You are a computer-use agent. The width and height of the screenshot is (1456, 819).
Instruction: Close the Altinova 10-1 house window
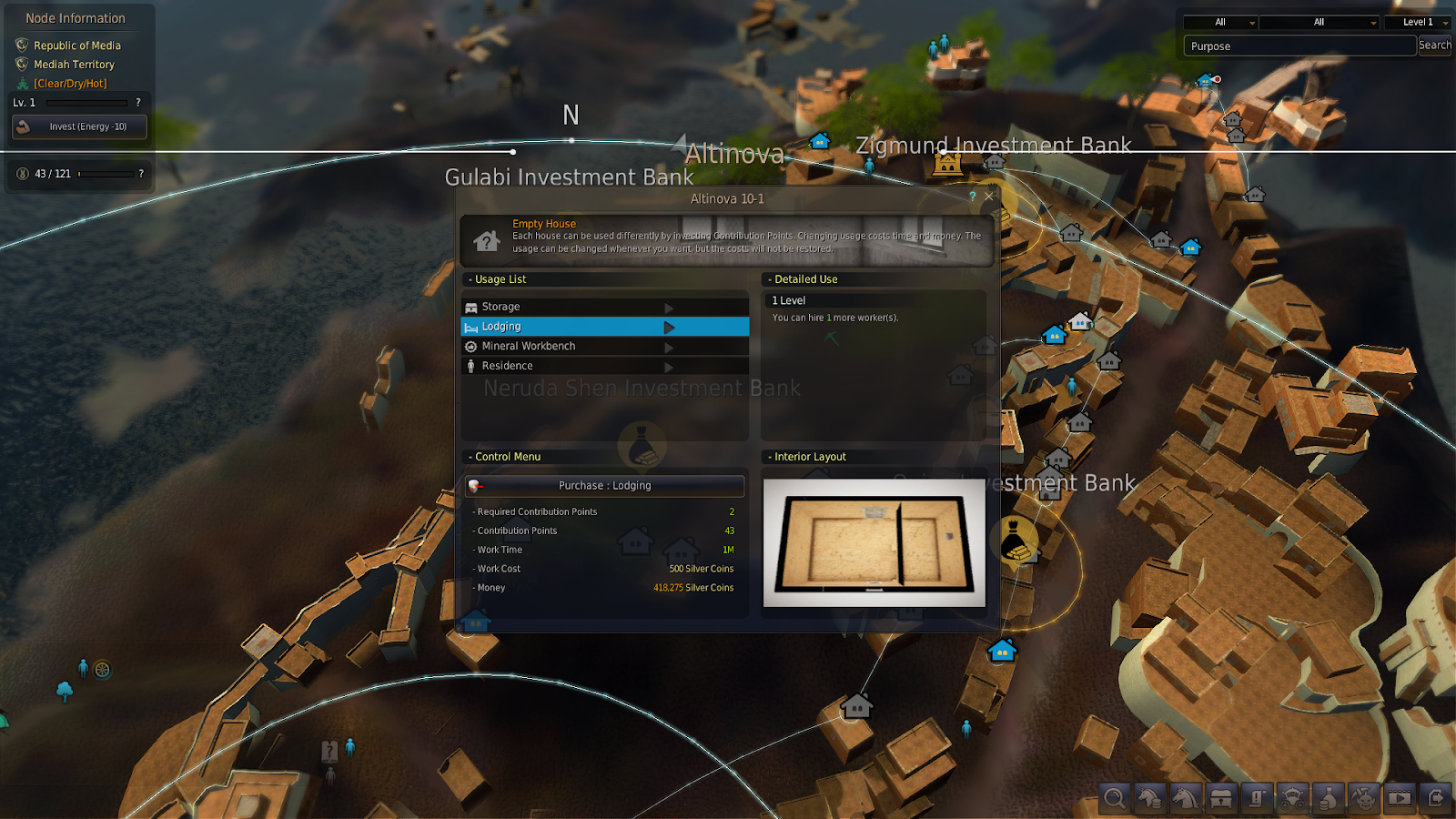(x=988, y=197)
